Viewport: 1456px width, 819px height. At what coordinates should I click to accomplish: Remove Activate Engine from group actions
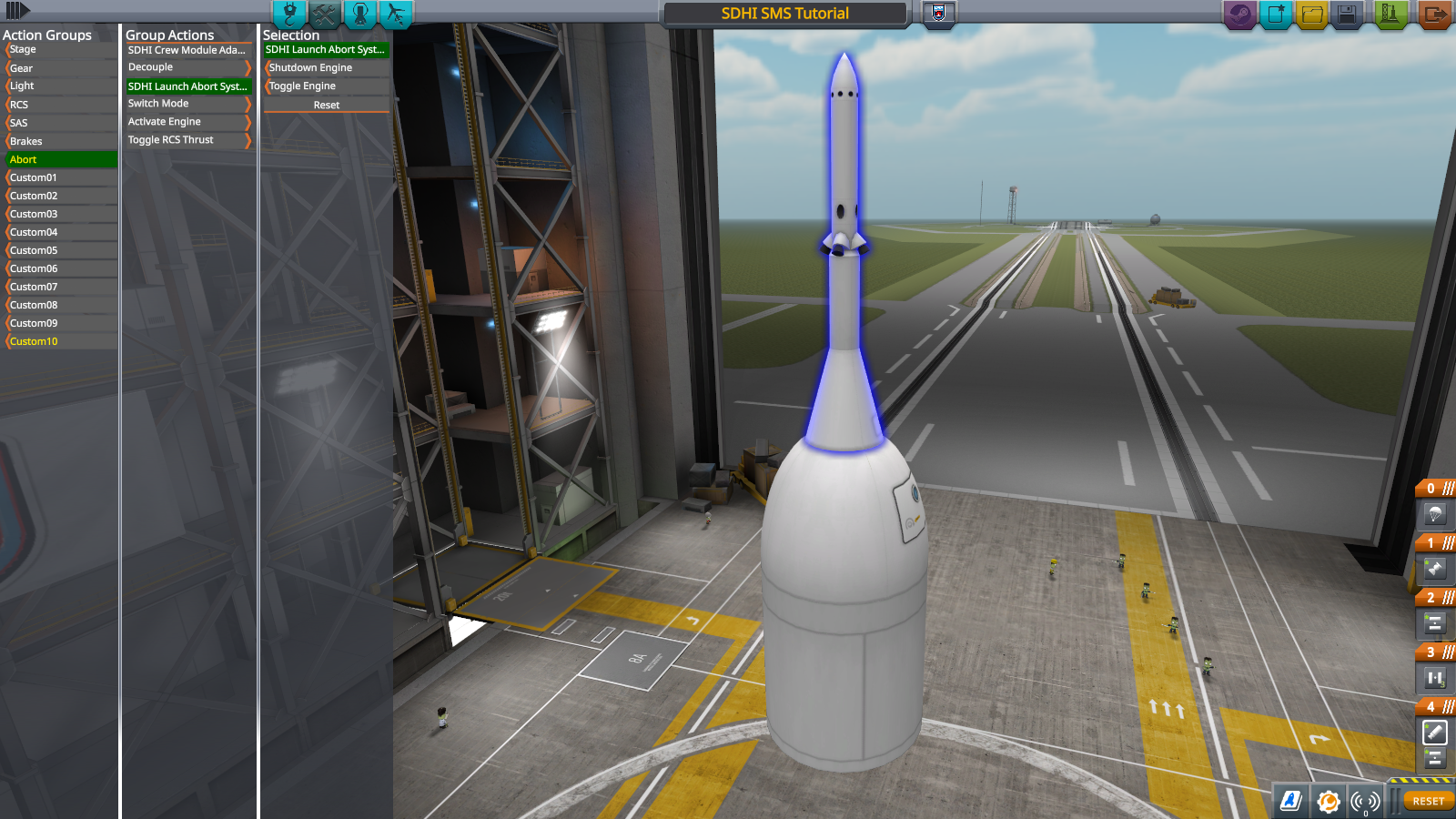(187, 122)
